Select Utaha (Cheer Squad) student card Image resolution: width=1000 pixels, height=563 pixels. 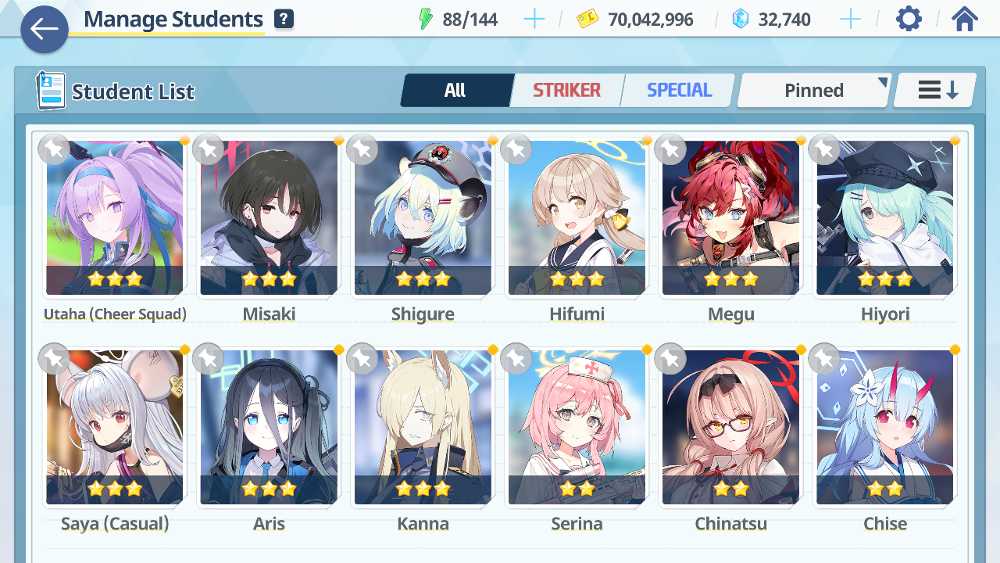pyautogui.click(x=115, y=220)
